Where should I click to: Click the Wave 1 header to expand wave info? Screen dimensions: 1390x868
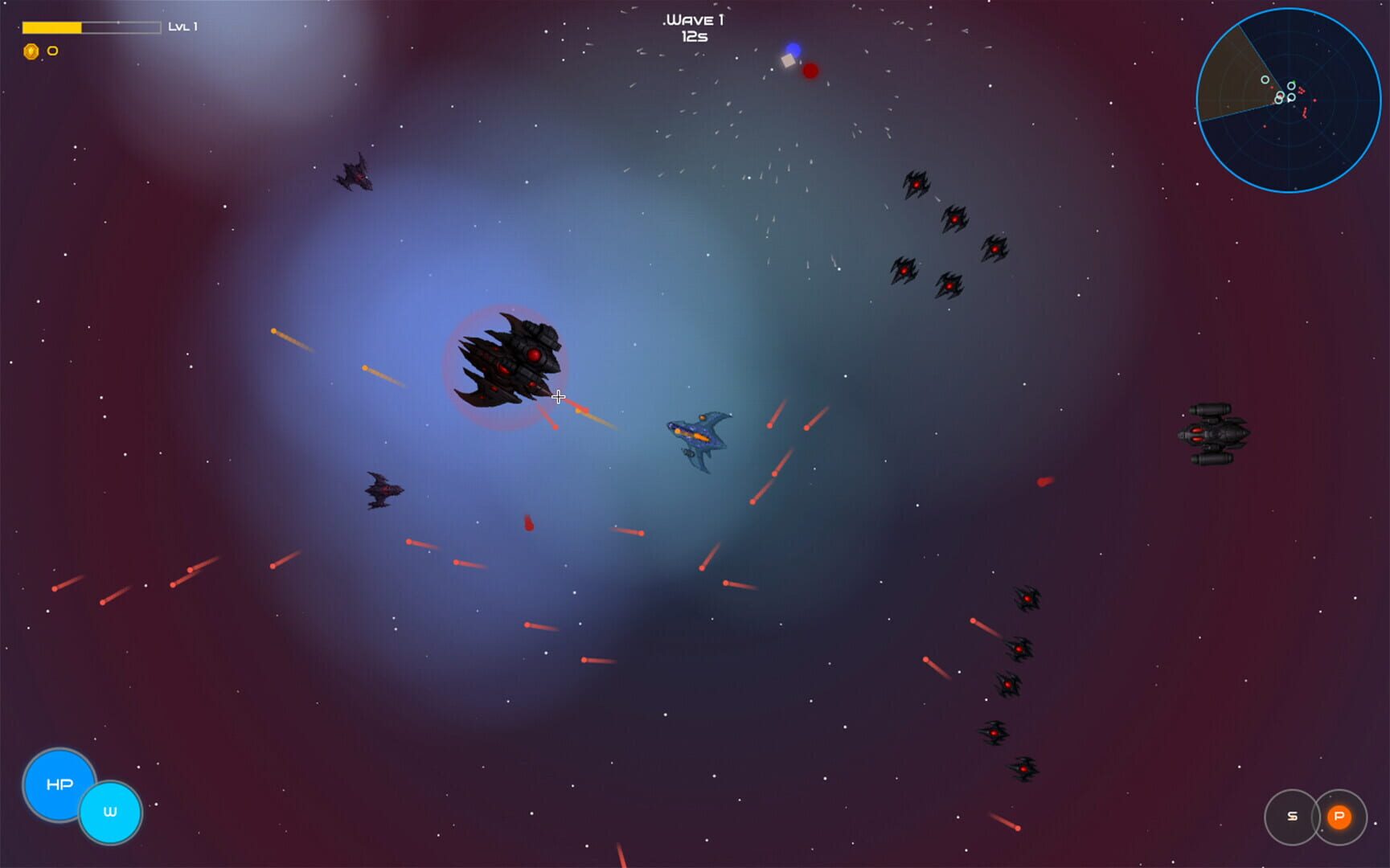tap(693, 20)
